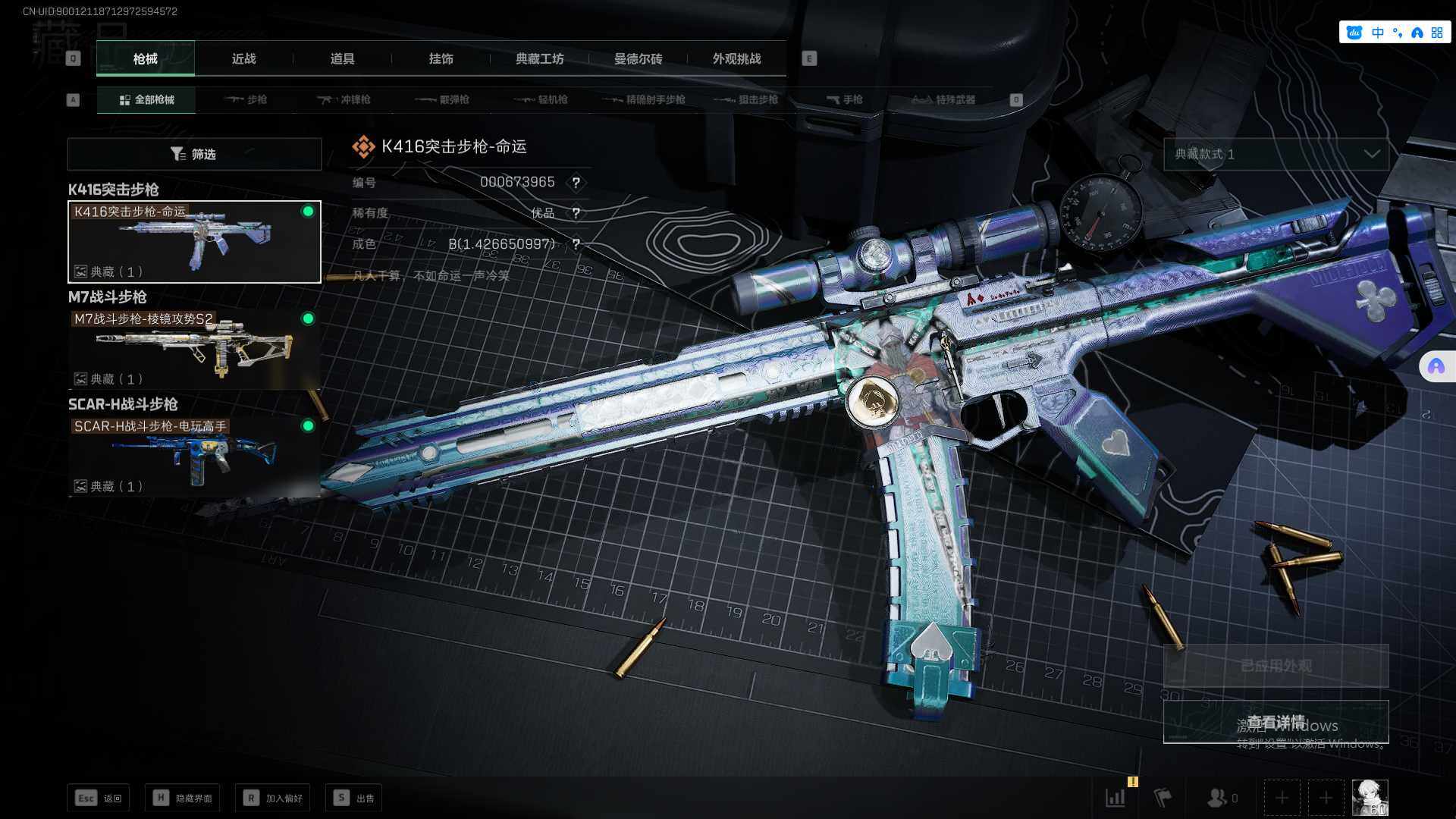The image size is (1456, 819).
Task: Switch to the 曼德尔砖 tab
Action: pos(638,58)
